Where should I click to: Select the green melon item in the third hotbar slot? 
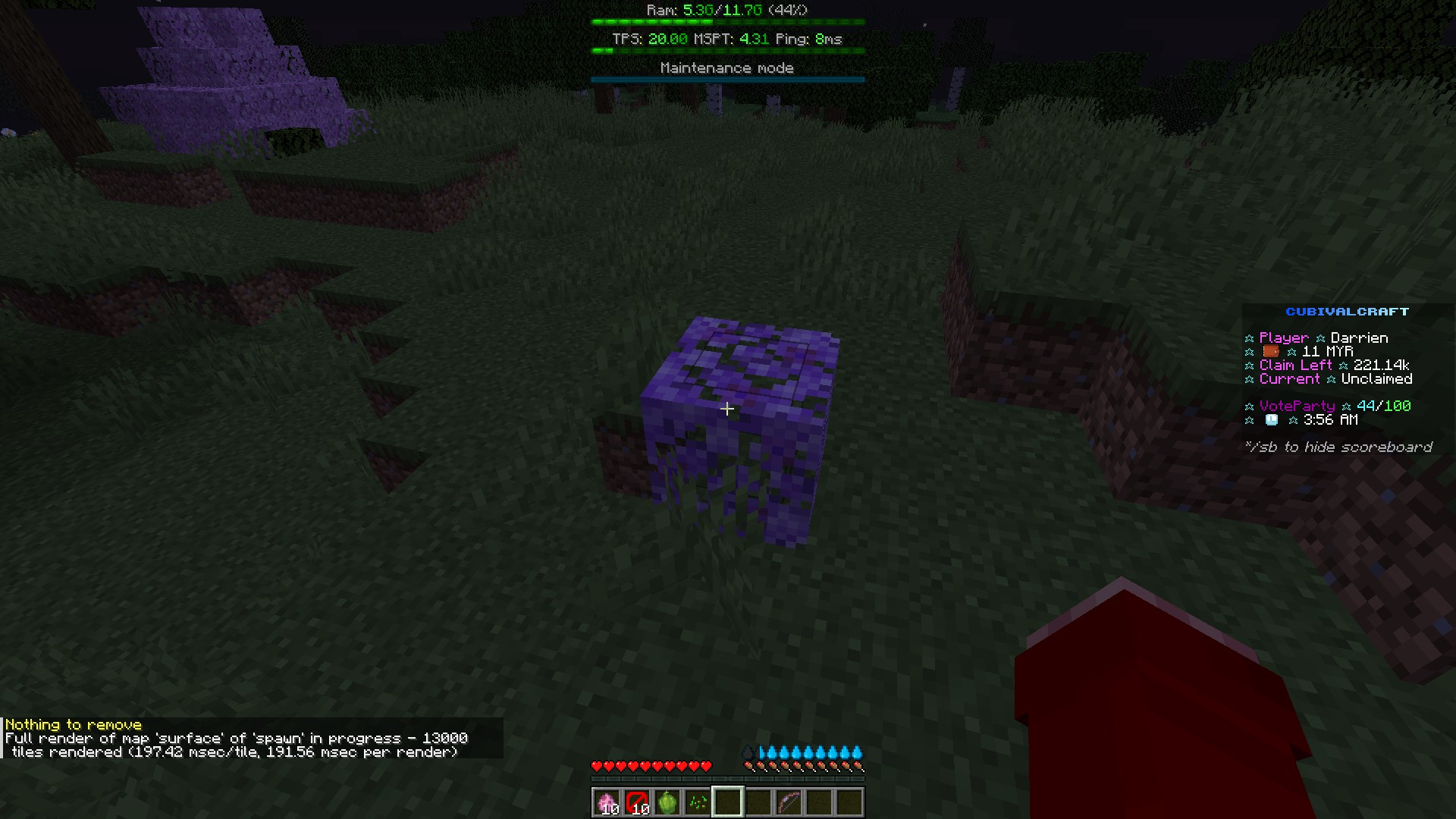[x=667, y=801]
